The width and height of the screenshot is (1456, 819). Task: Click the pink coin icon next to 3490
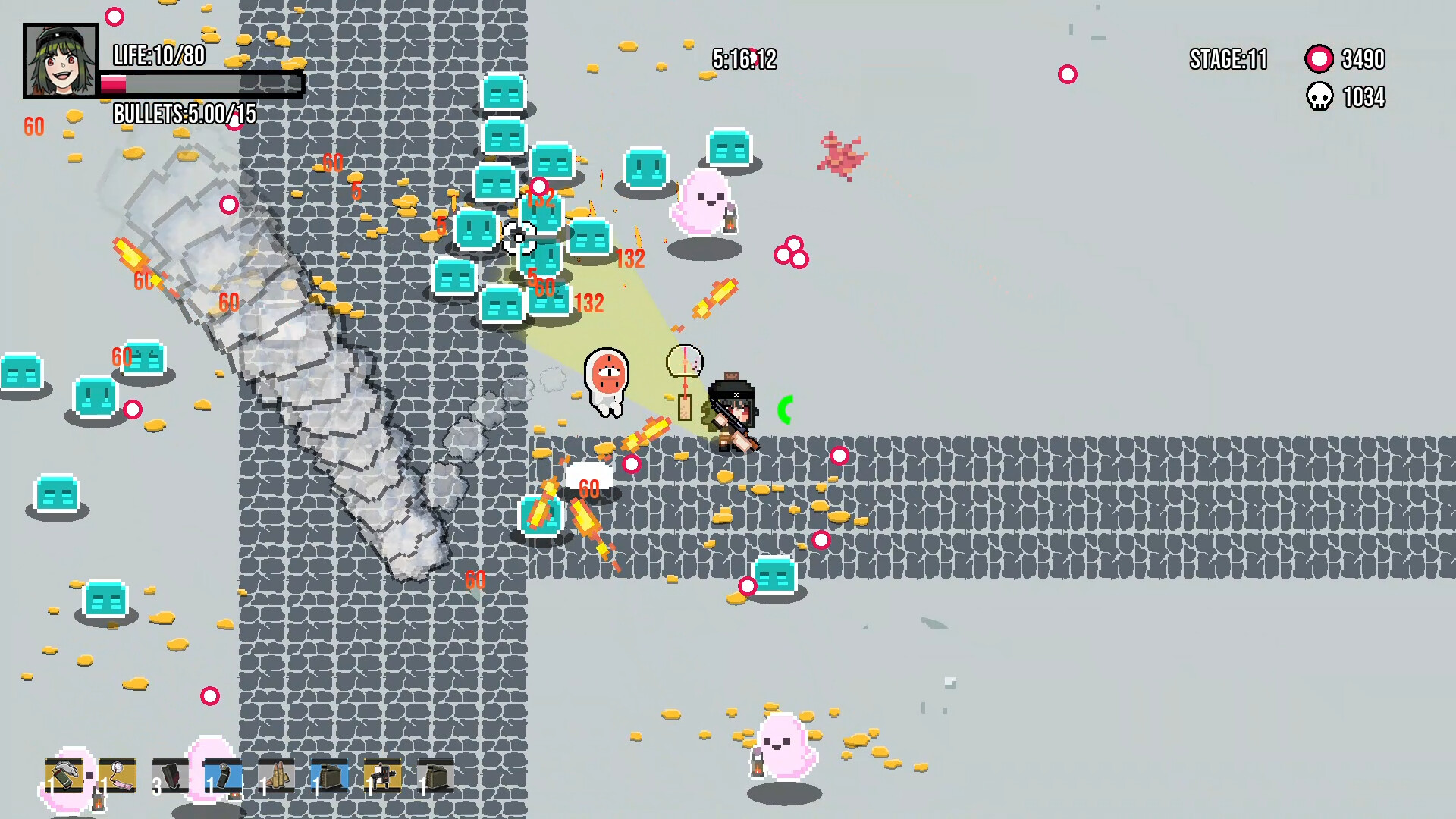1318,58
